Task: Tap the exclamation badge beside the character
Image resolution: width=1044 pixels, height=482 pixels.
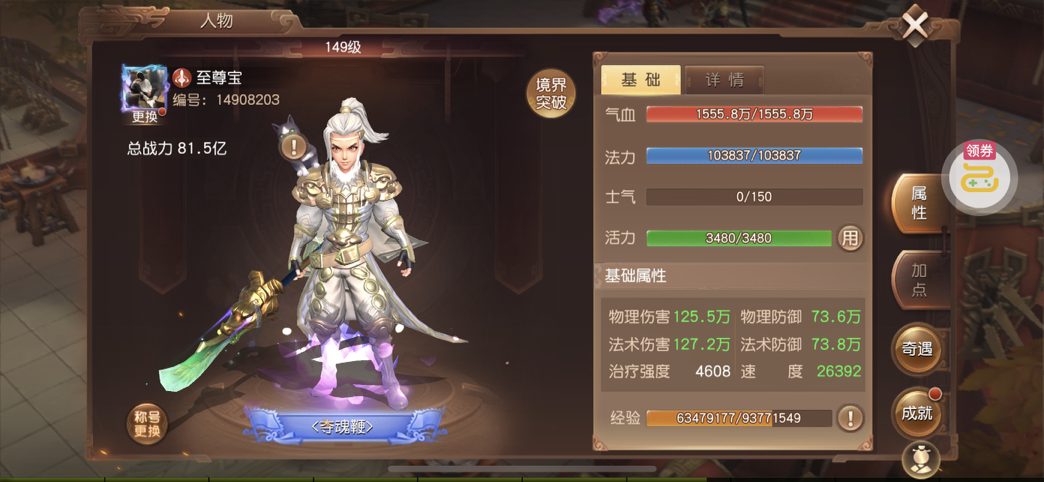Action: click(x=293, y=147)
